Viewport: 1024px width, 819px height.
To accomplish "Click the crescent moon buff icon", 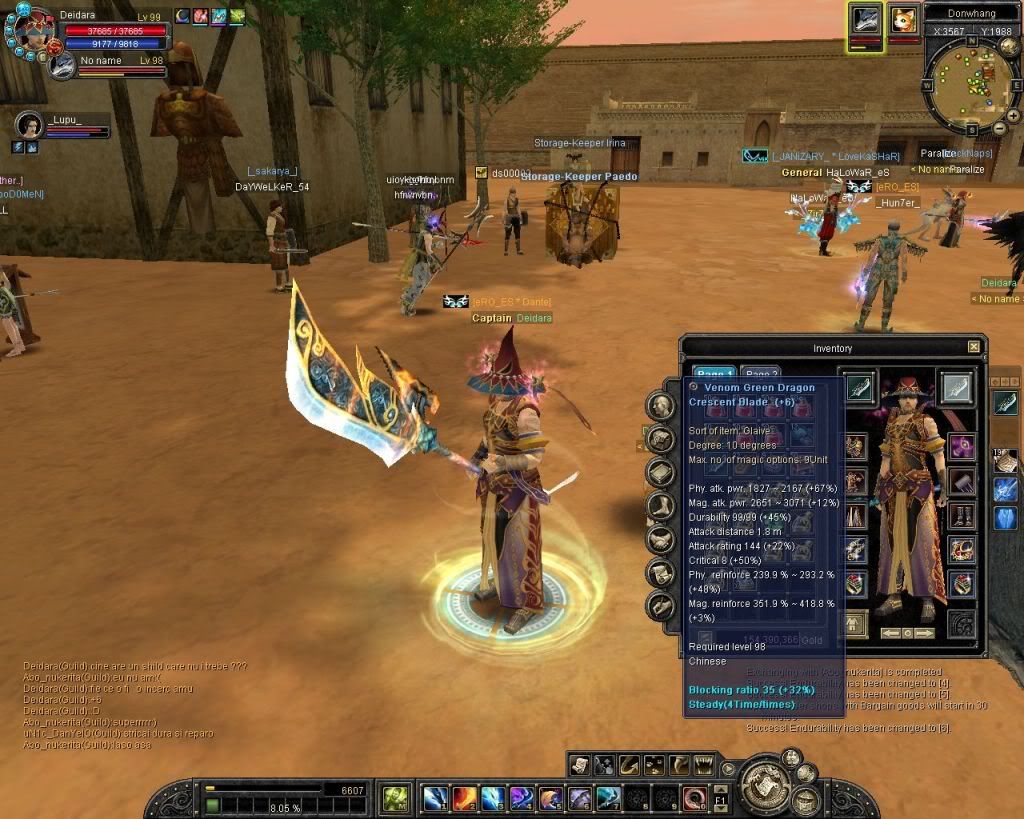I will click(182, 16).
